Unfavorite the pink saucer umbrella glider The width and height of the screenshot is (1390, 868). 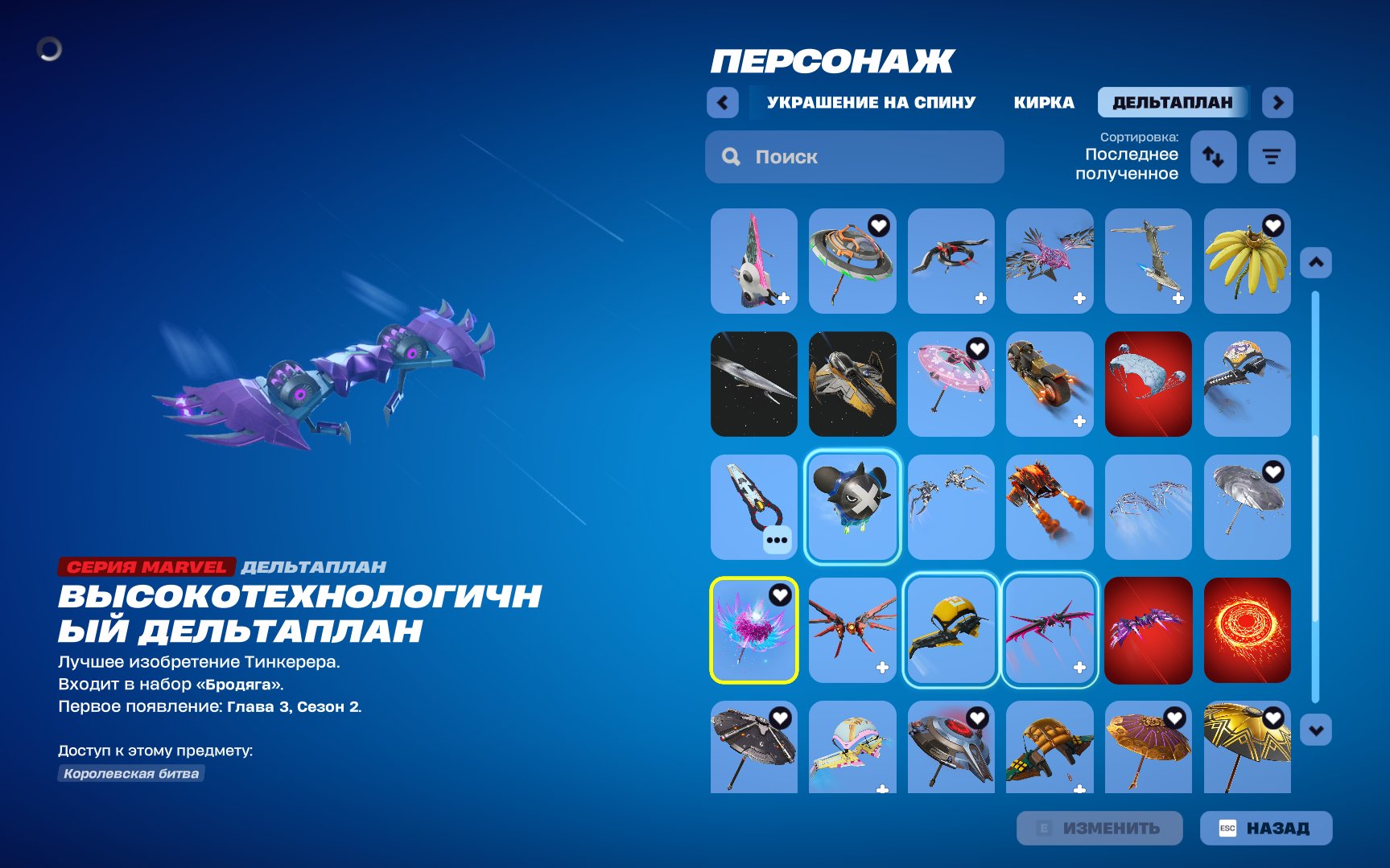975,347
